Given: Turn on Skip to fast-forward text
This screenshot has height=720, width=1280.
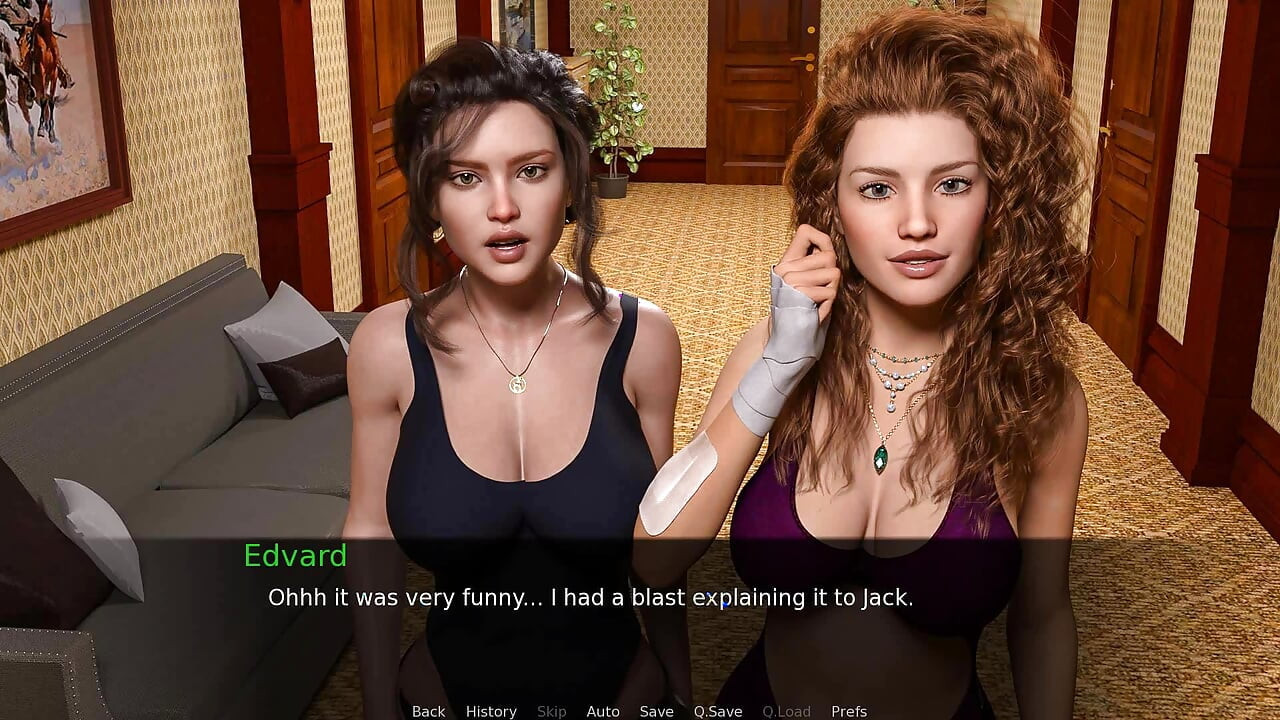Looking at the screenshot, I should pos(552,711).
